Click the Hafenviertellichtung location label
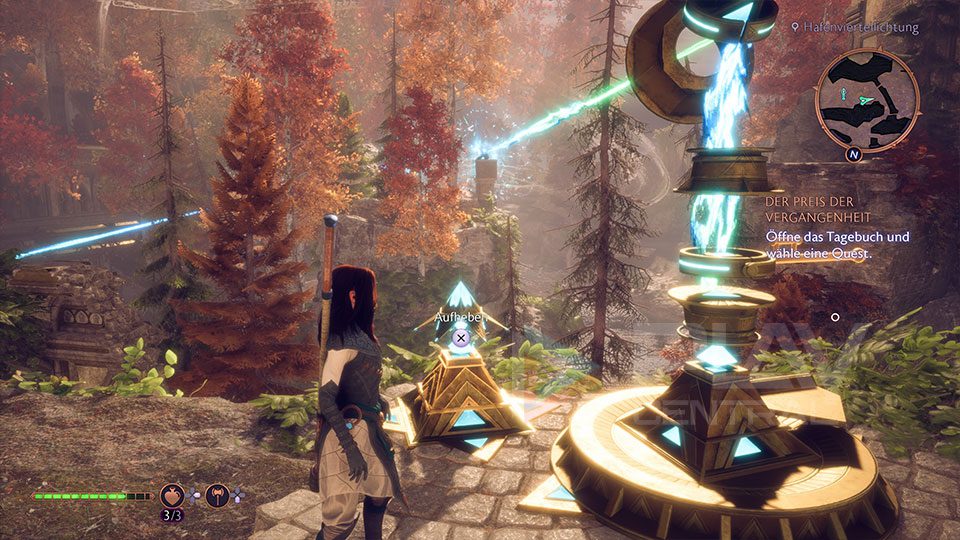Viewport: 960px width, 540px height. tap(860, 28)
